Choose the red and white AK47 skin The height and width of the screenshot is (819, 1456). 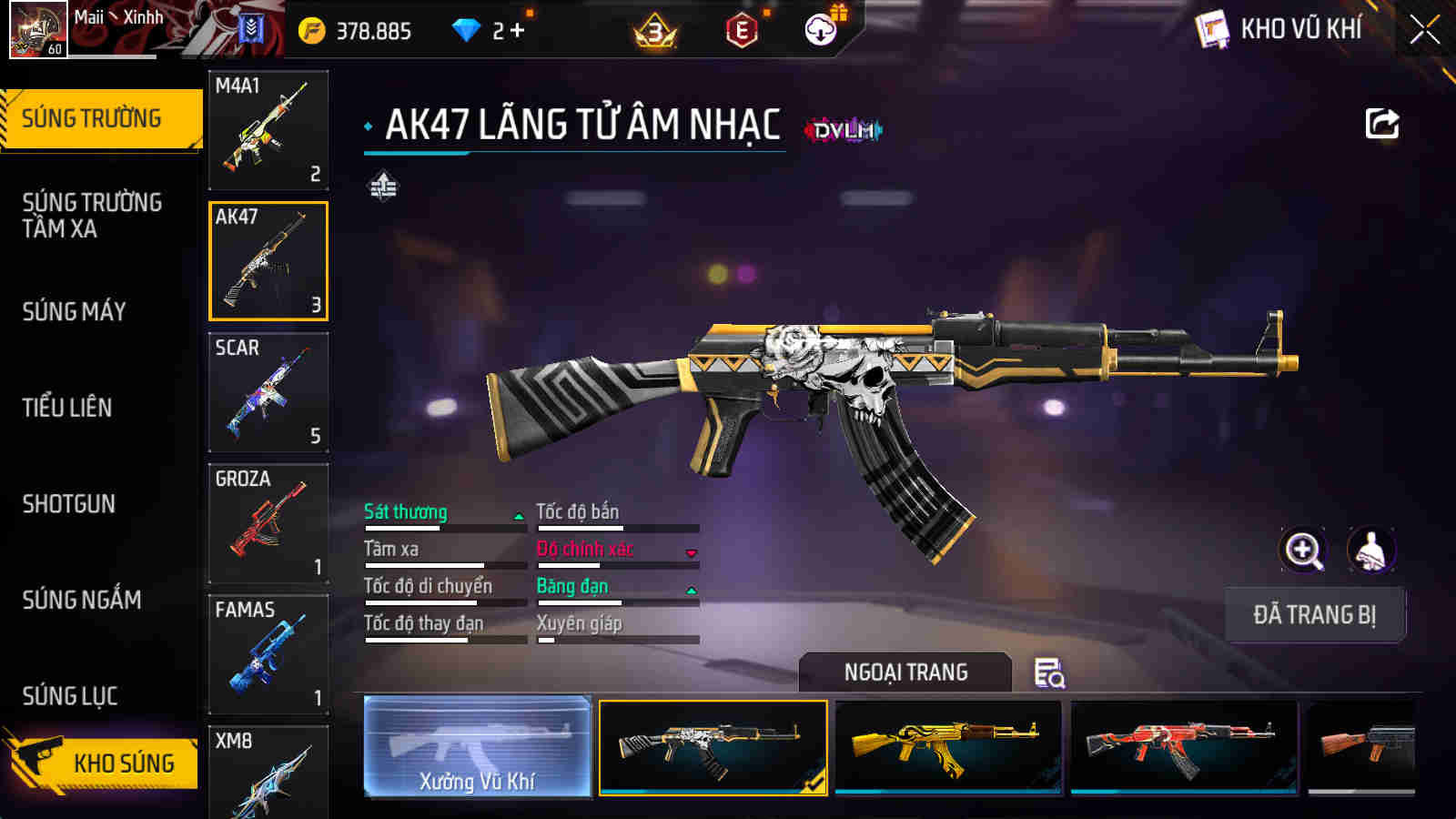(1183, 746)
